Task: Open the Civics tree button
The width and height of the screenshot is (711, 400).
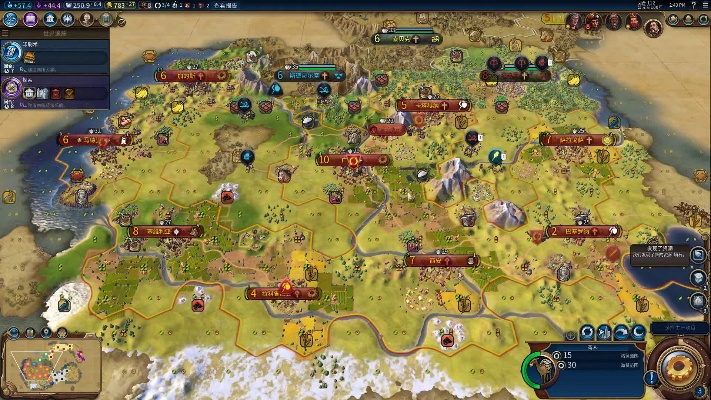Action: point(28,19)
